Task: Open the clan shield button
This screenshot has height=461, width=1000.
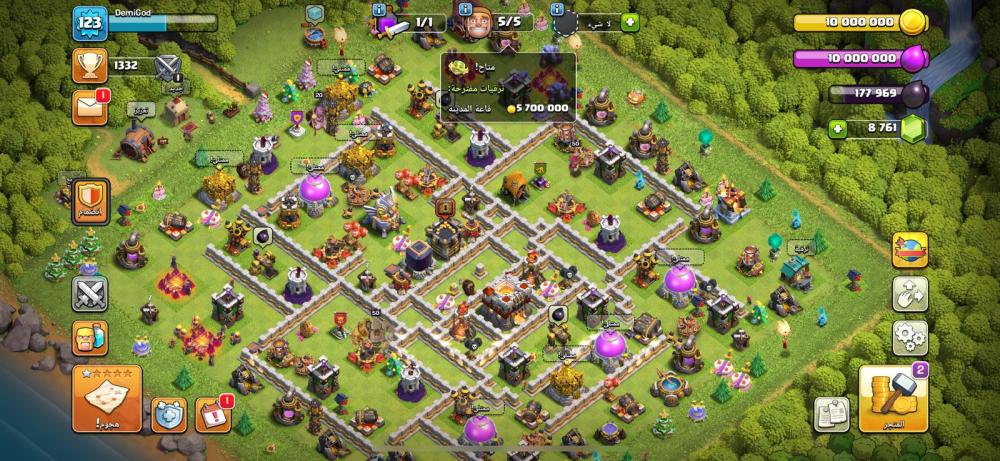Action: click(90, 199)
